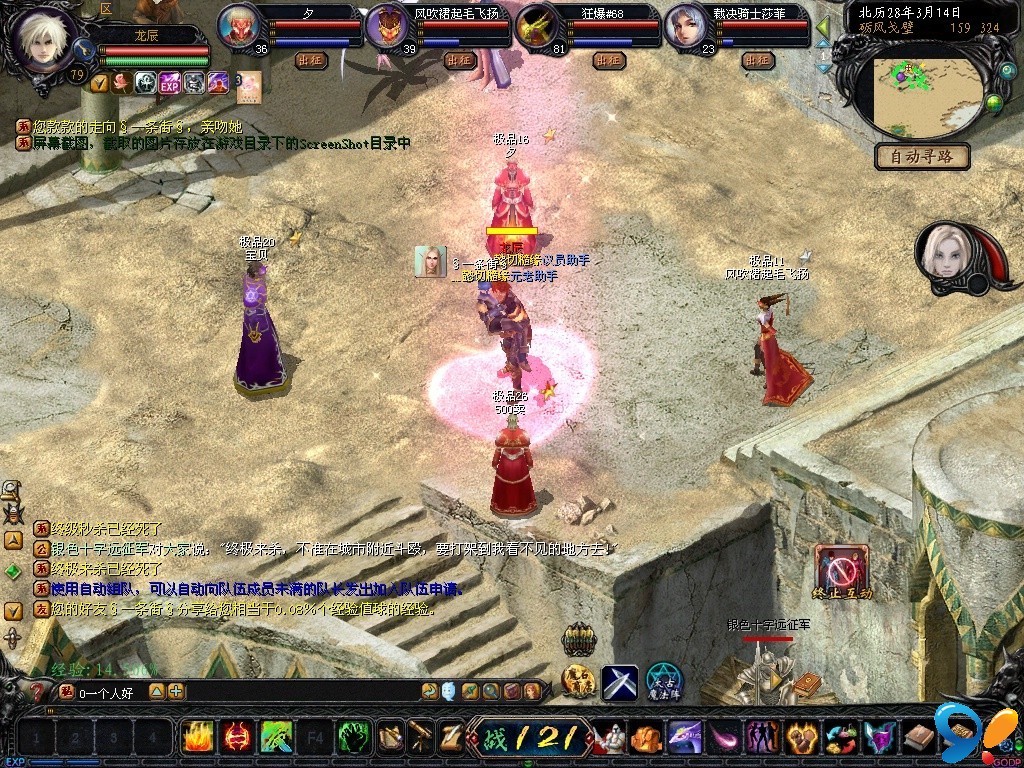This screenshot has width=1024, height=768.
Task: Select the crossed swords attack icon
Action: [619, 683]
